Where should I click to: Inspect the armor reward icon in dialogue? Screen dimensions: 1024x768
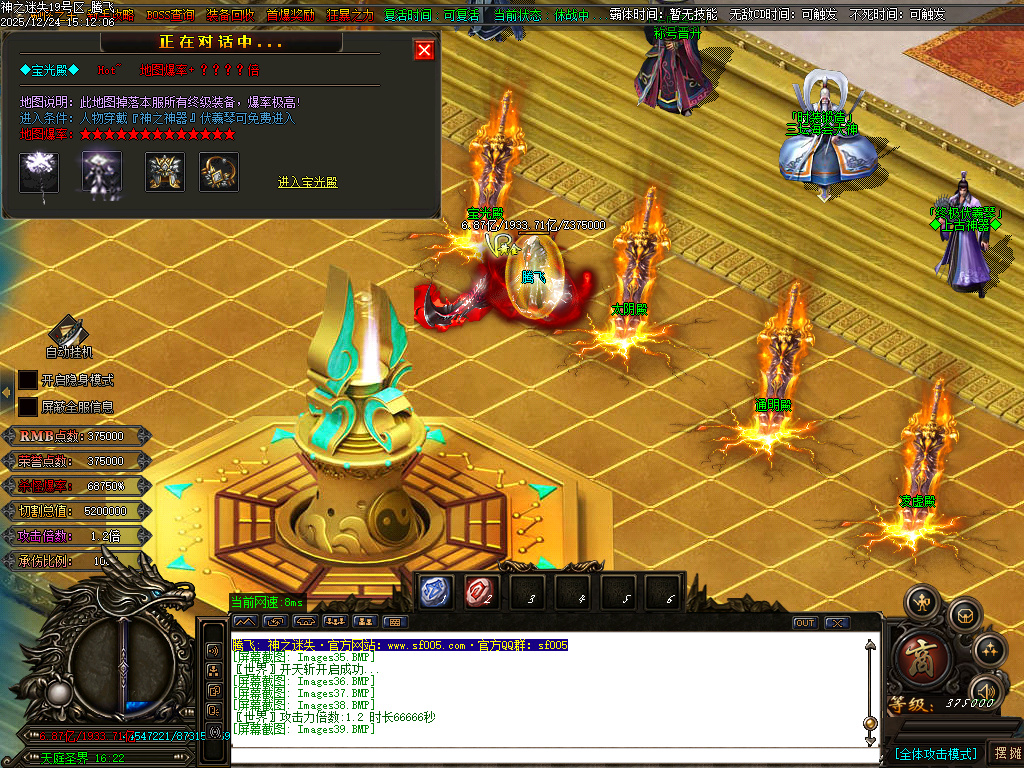click(165, 172)
